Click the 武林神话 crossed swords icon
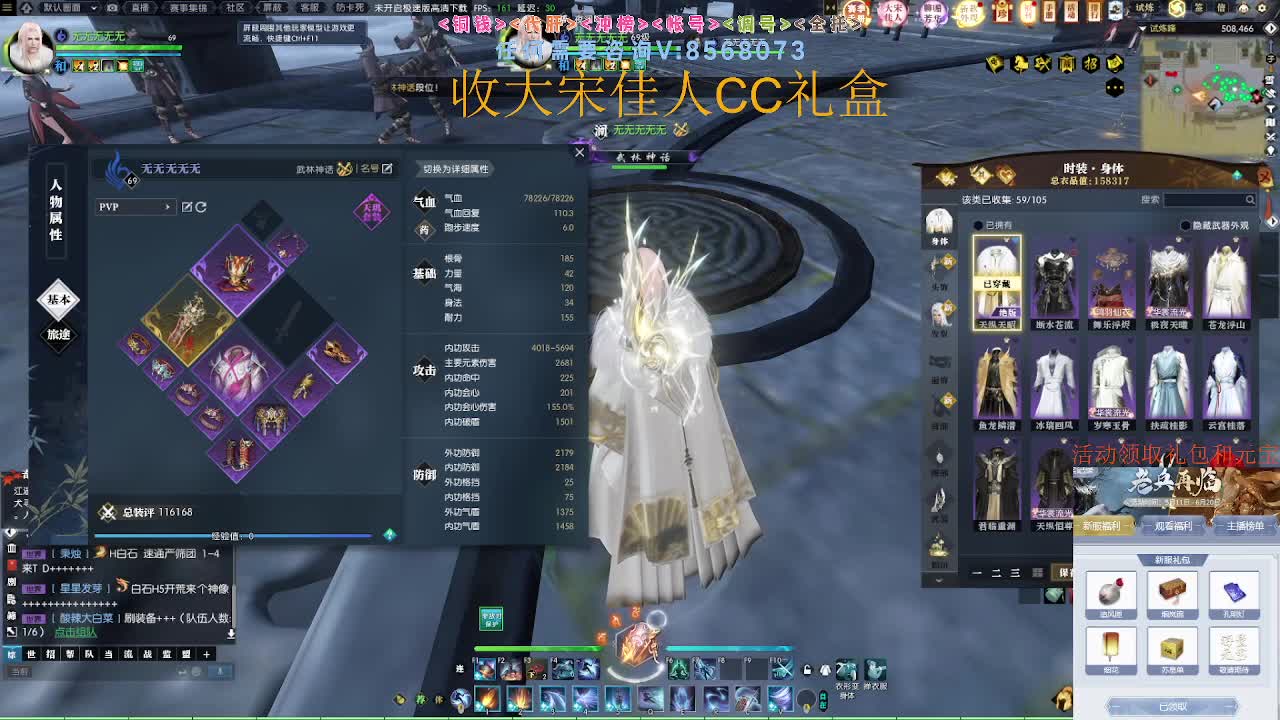Image resolution: width=1280 pixels, height=720 pixels. pos(344,169)
